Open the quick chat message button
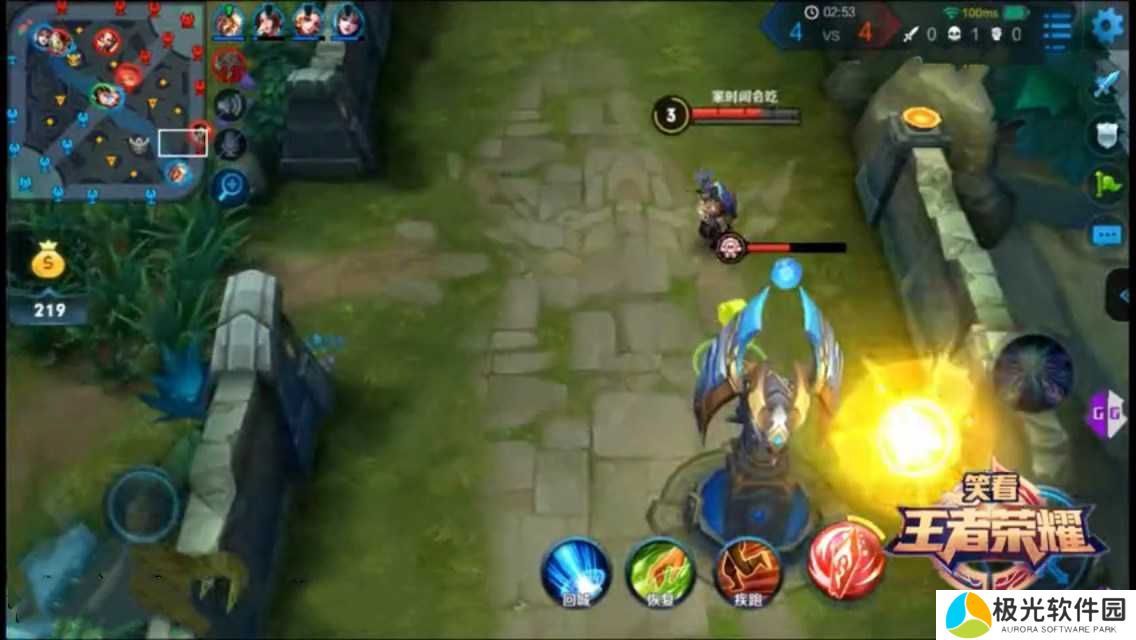The height and width of the screenshot is (640, 1136). point(1105,235)
